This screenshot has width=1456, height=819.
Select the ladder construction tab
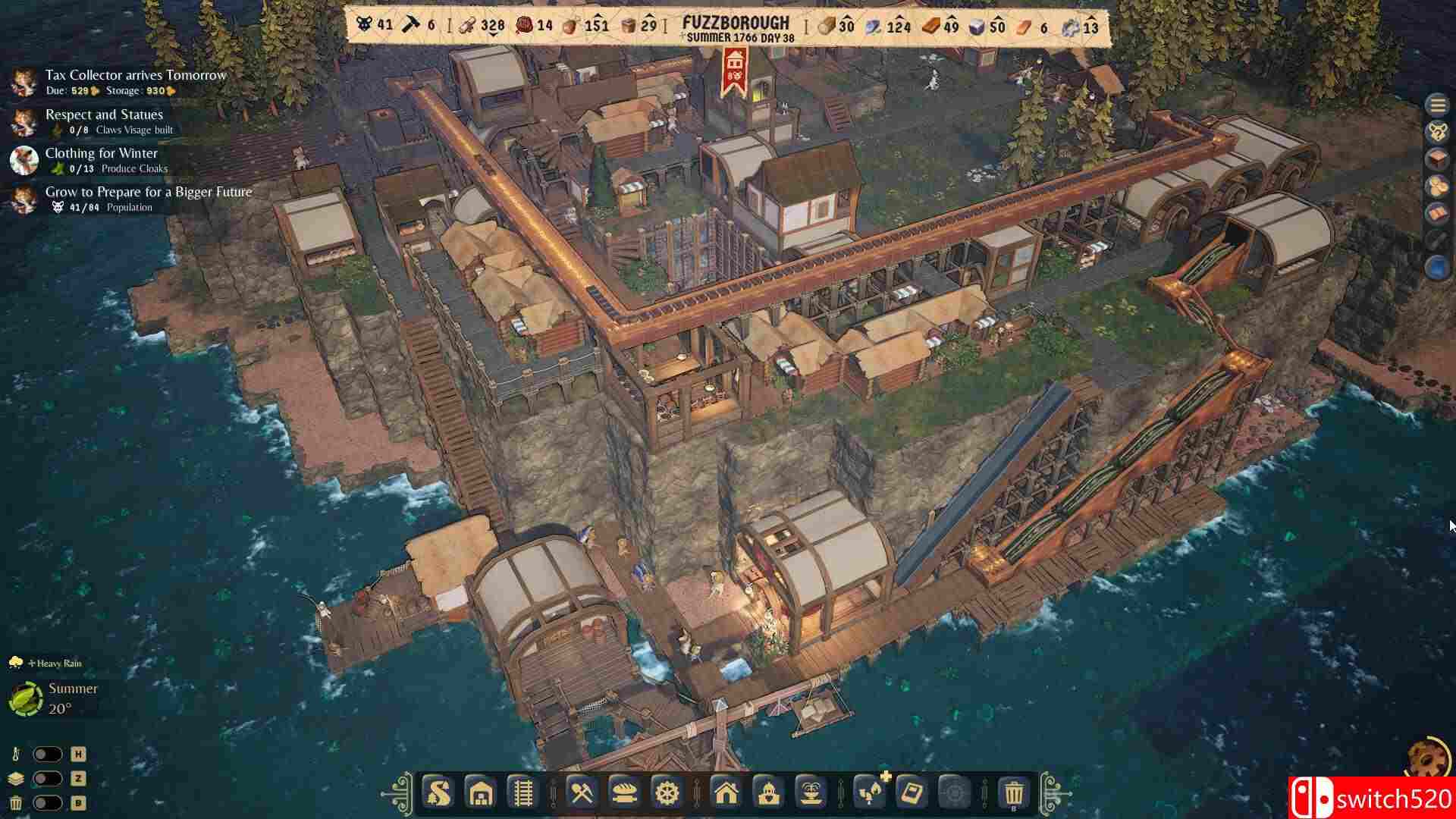tap(523, 793)
